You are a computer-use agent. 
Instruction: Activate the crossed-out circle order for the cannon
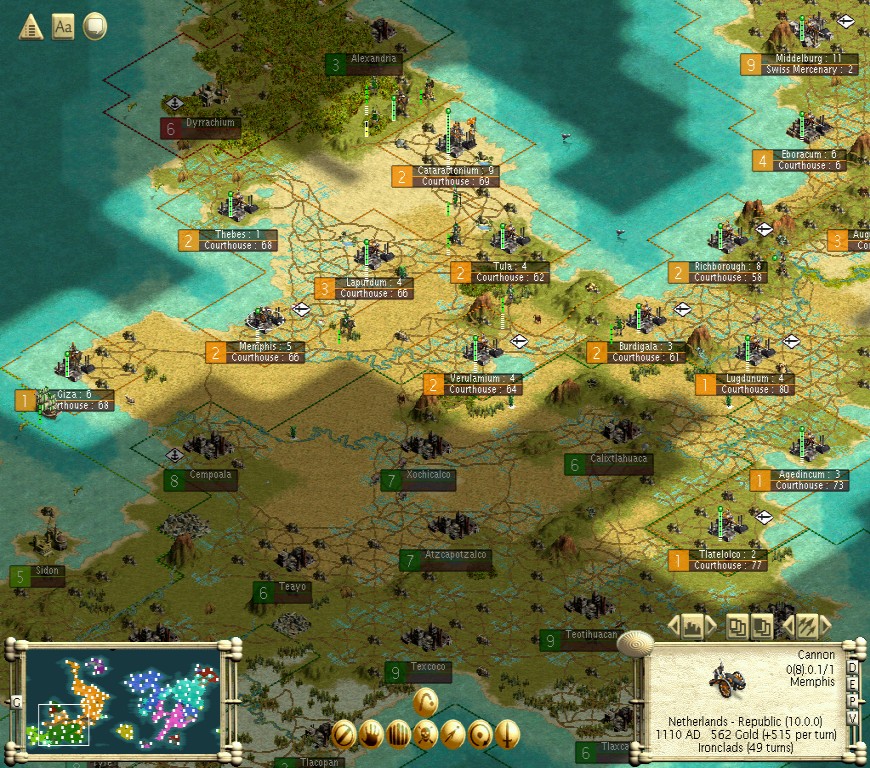345,733
